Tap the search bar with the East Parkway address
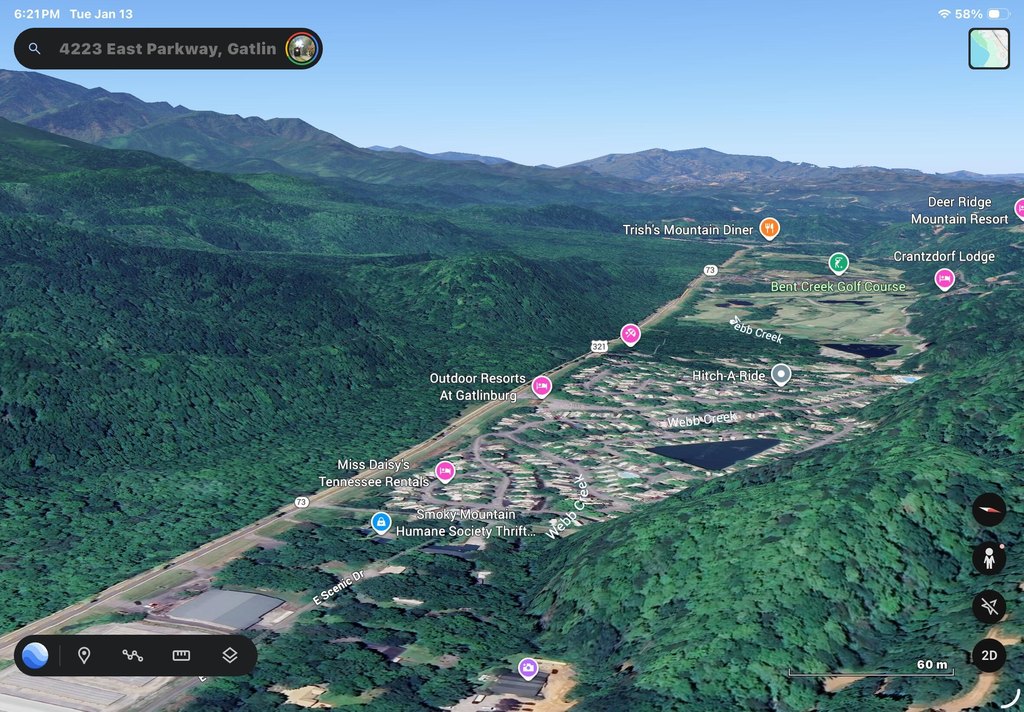Screen dimensions: 1024x712 (160, 48)
